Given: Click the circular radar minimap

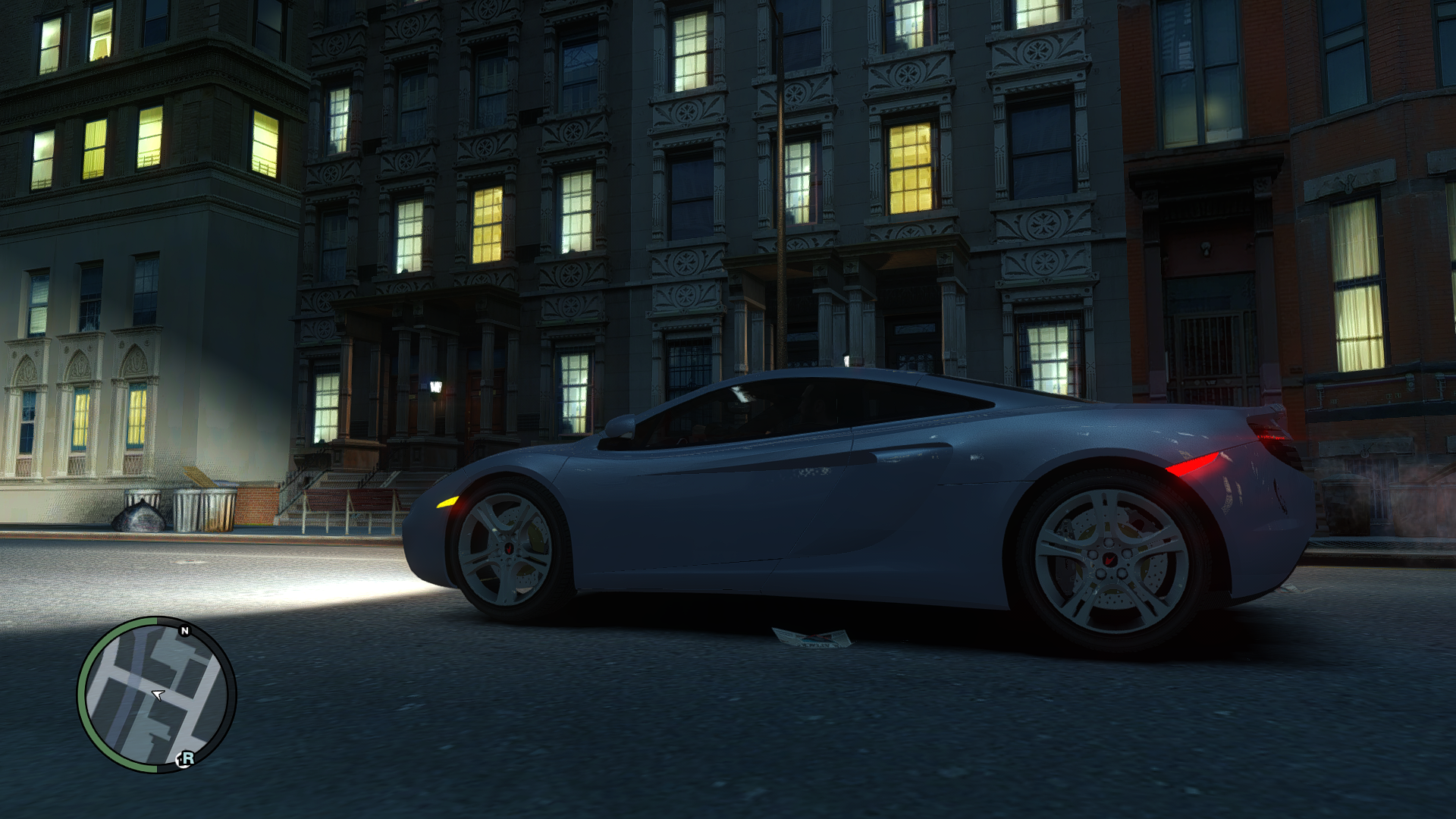Looking at the screenshot, I should [x=157, y=695].
